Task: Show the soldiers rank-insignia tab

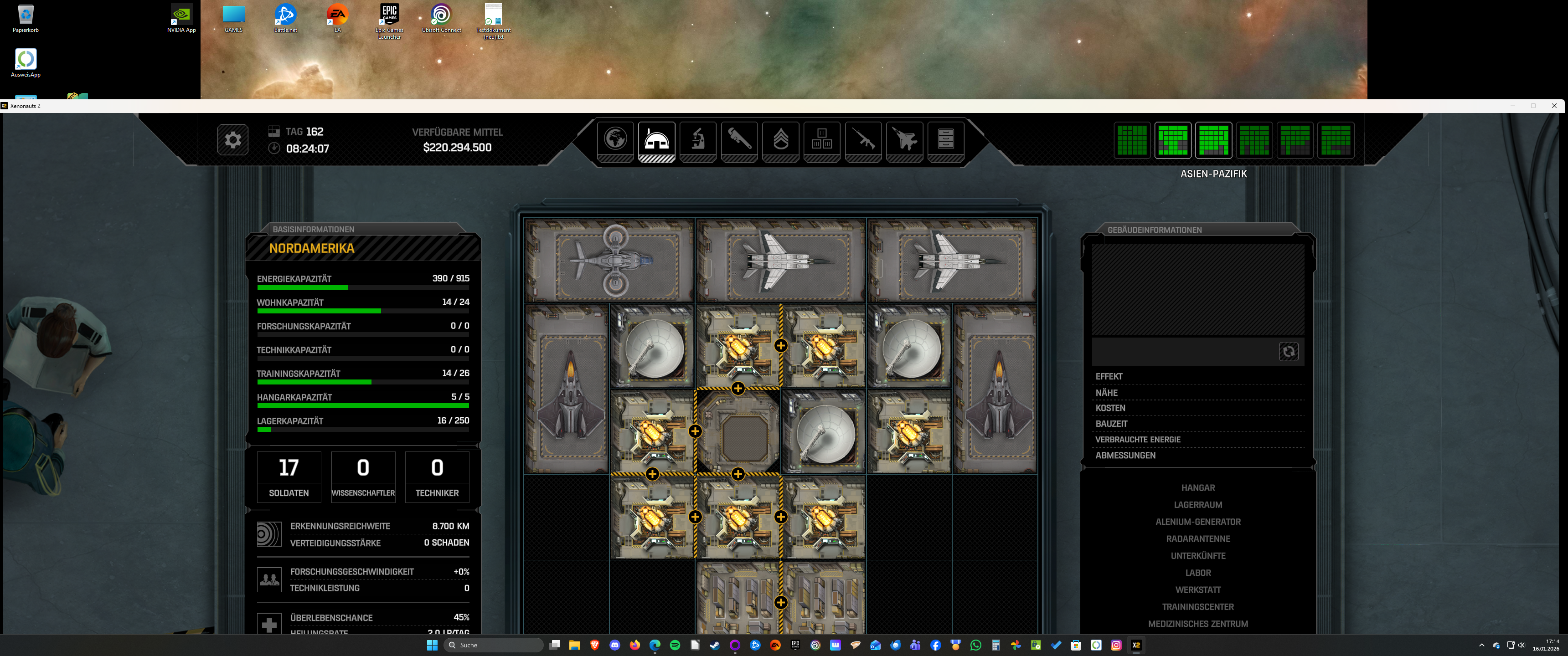Action: point(780,139)
